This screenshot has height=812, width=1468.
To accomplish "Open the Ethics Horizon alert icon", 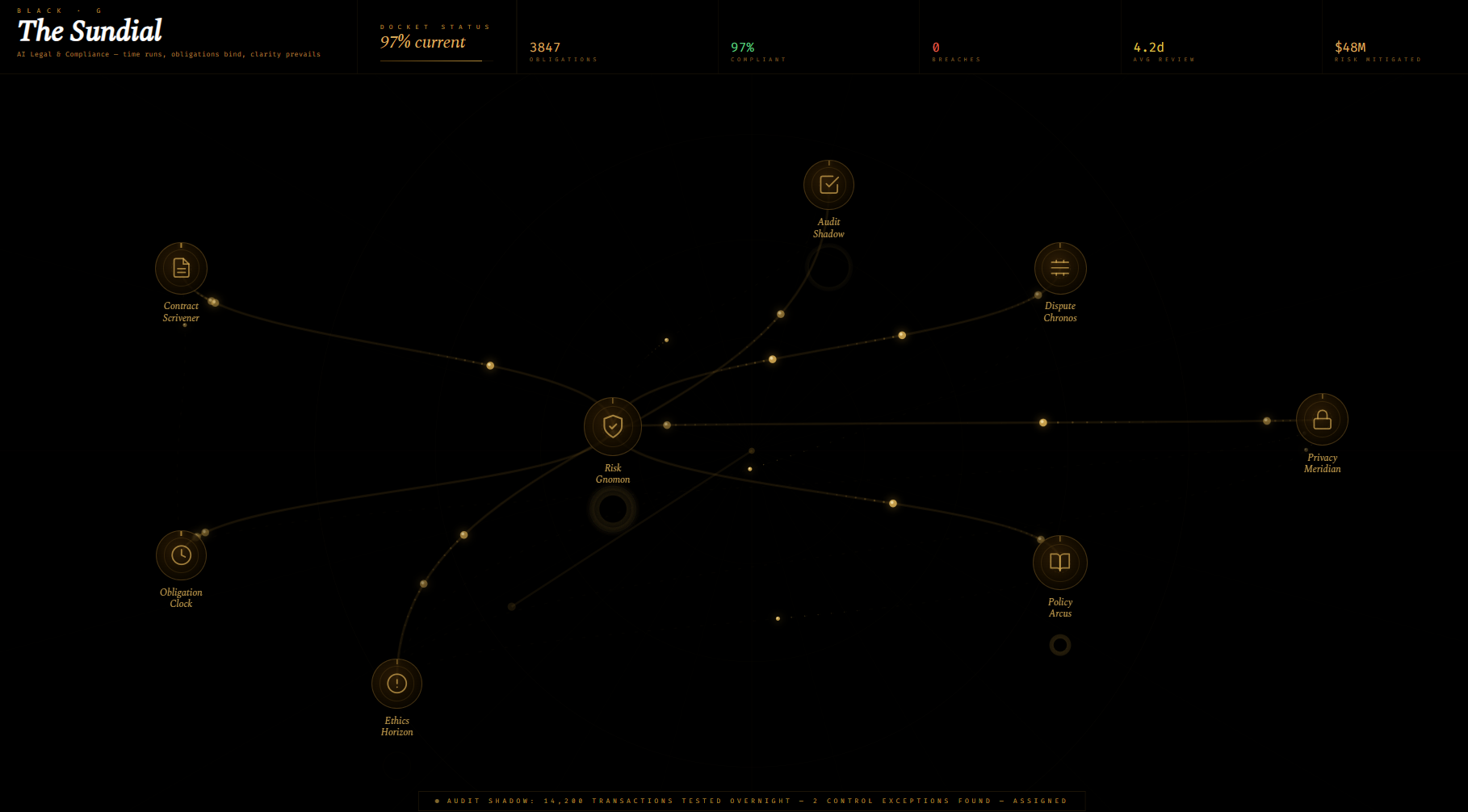I will tap(396, 684).
